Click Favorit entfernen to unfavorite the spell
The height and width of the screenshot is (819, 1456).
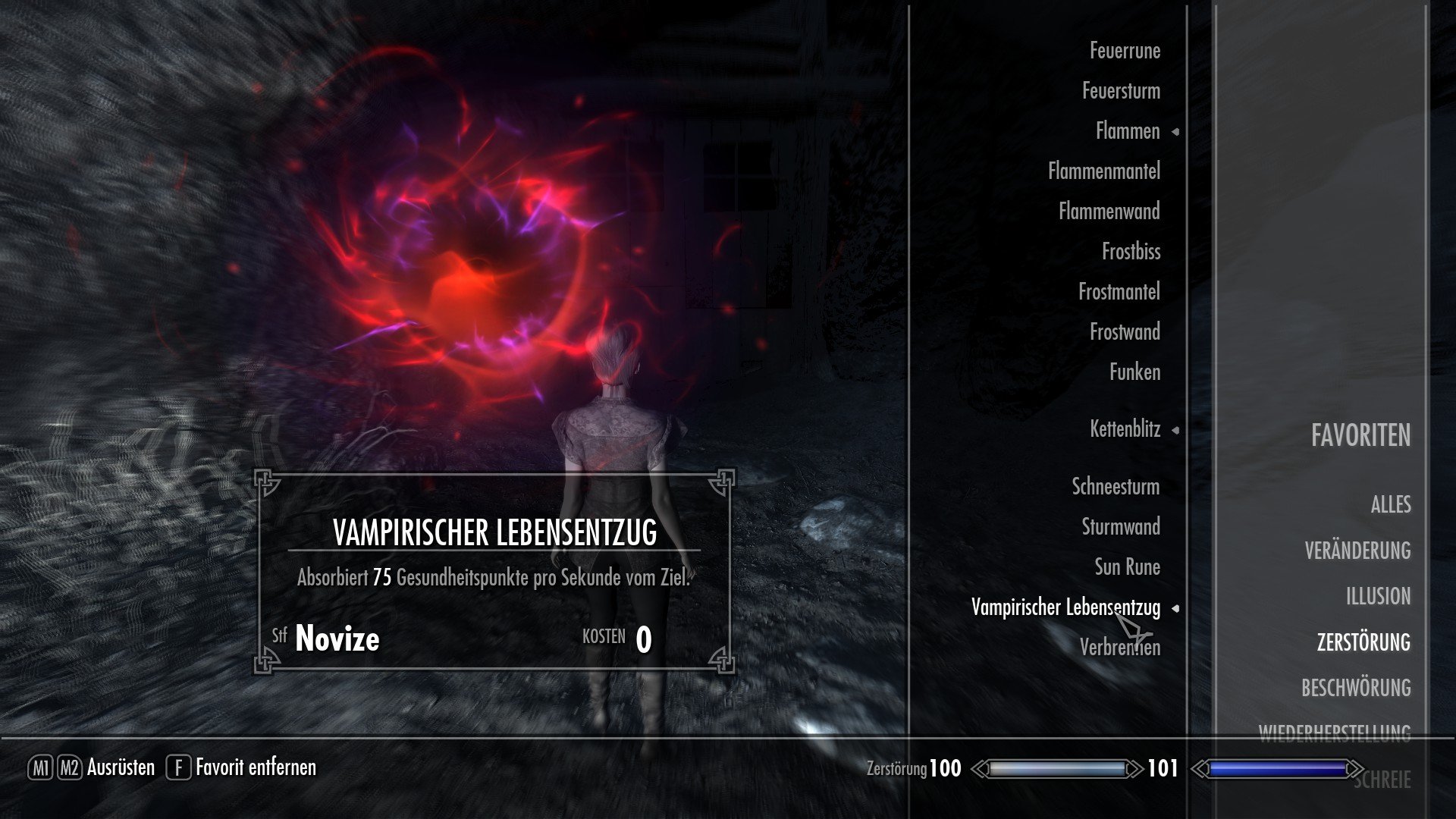256,767
